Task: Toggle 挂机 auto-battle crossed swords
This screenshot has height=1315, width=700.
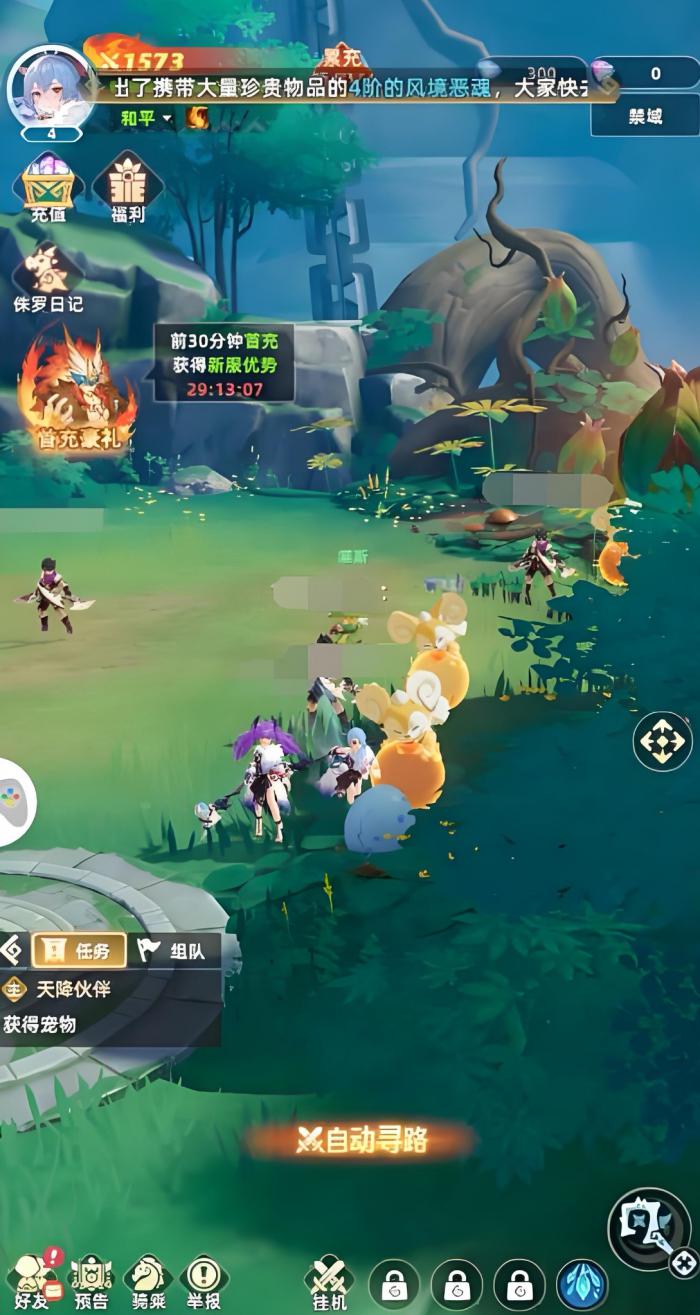Action: [x=329, y=1282]
